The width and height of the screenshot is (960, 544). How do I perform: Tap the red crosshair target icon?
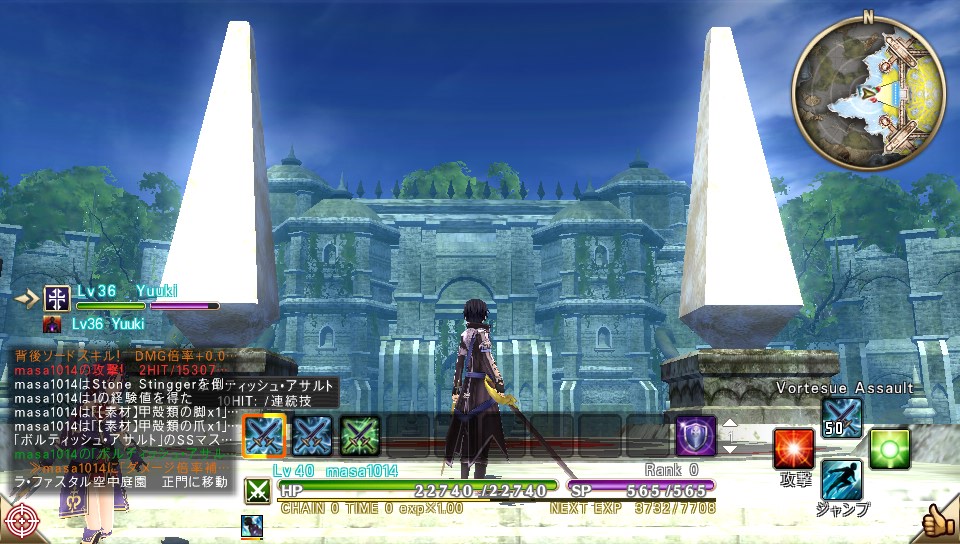21,522
